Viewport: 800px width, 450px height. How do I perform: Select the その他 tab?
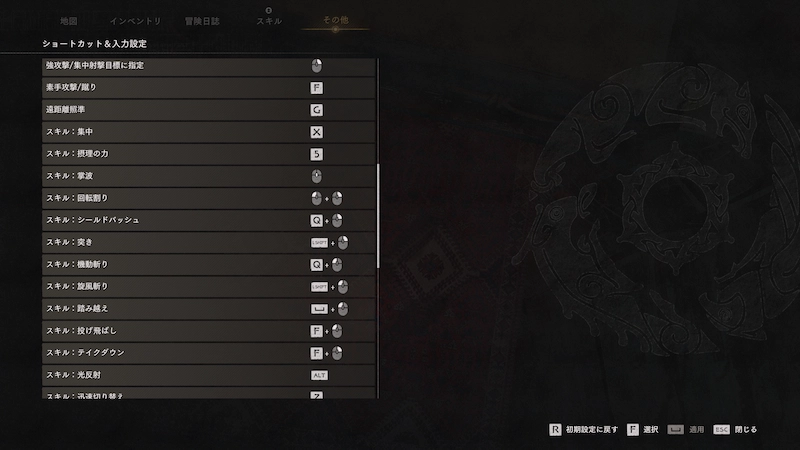click(334, 20)
